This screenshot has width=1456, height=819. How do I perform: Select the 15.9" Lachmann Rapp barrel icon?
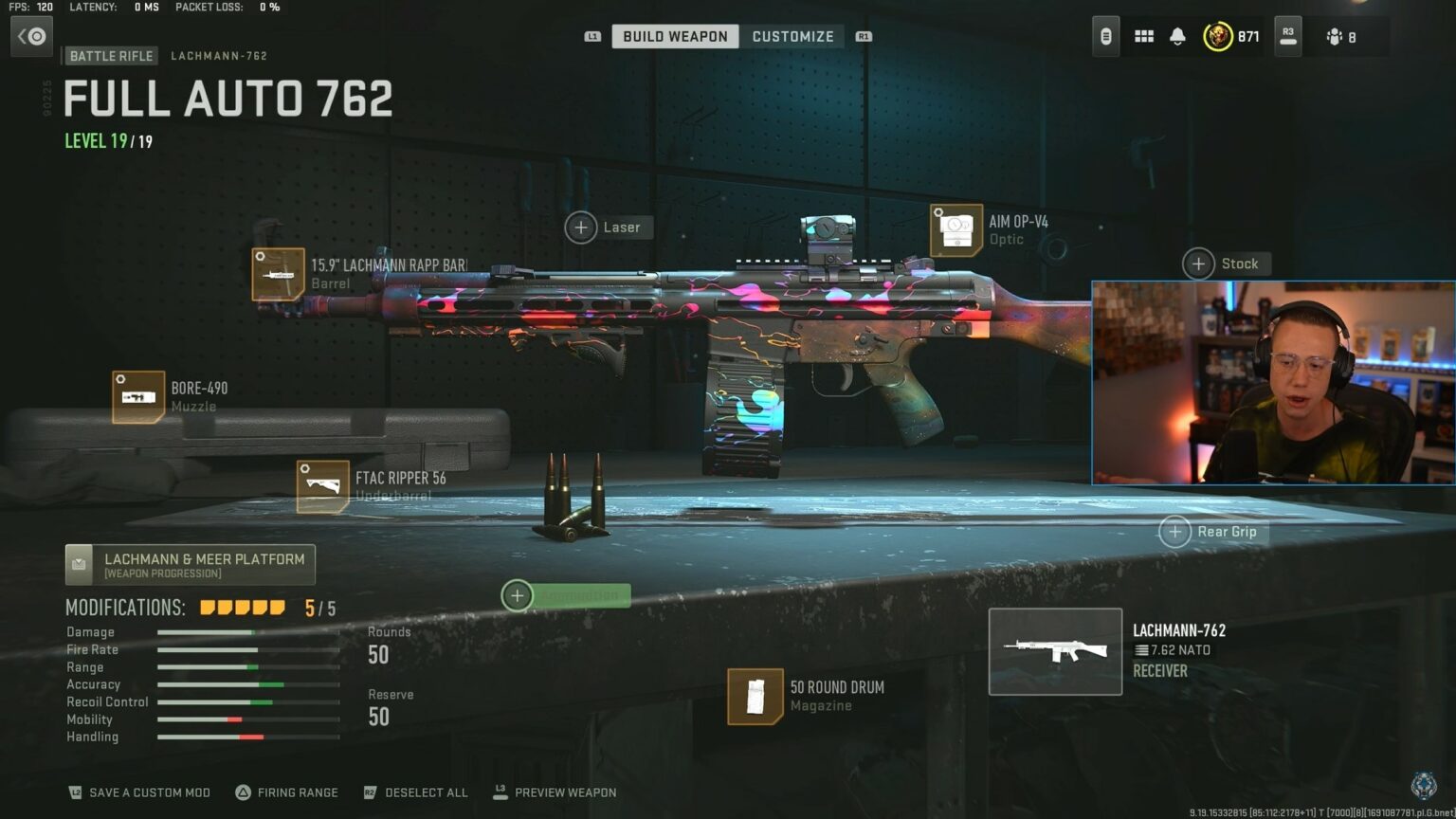click(x=278, y=273)
